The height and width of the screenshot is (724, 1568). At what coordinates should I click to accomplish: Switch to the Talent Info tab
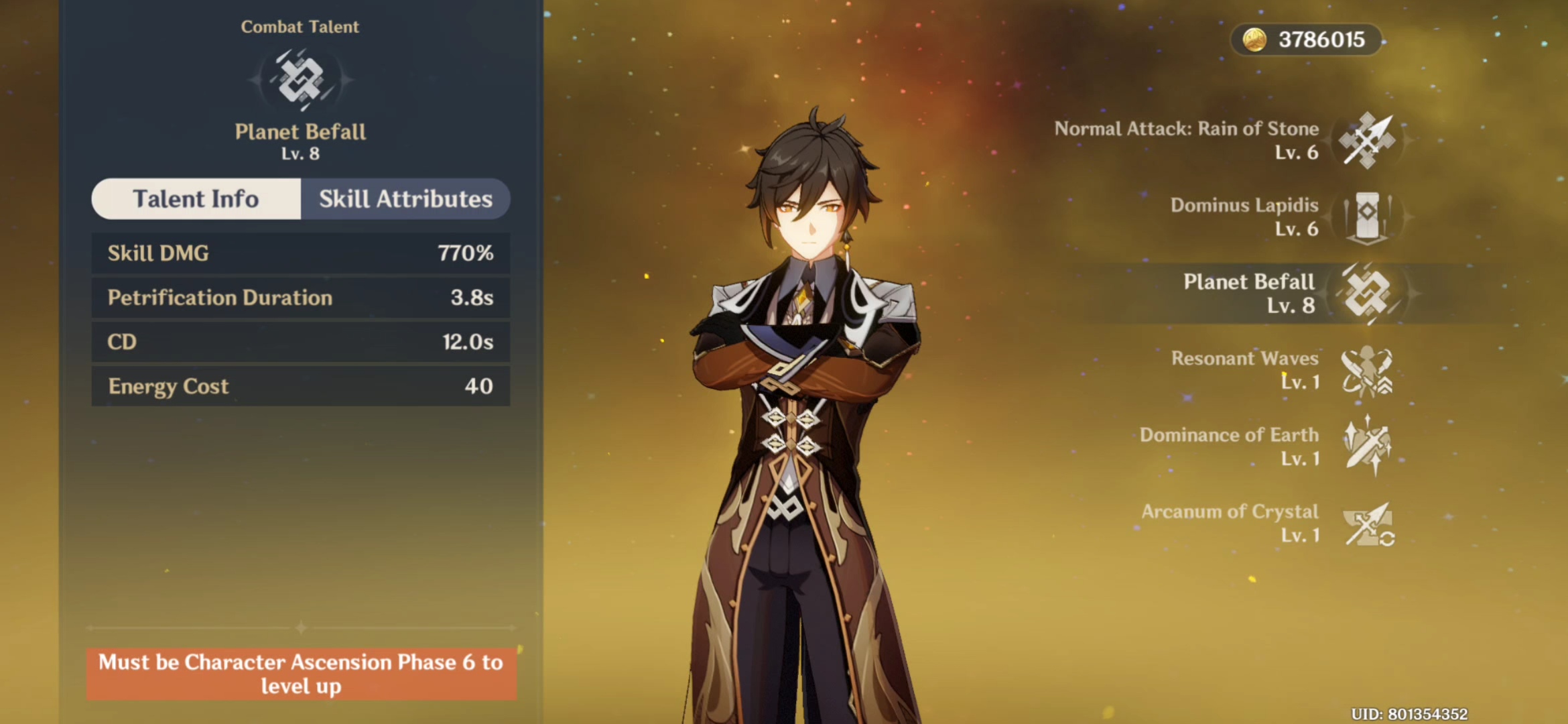click(196, 199)
